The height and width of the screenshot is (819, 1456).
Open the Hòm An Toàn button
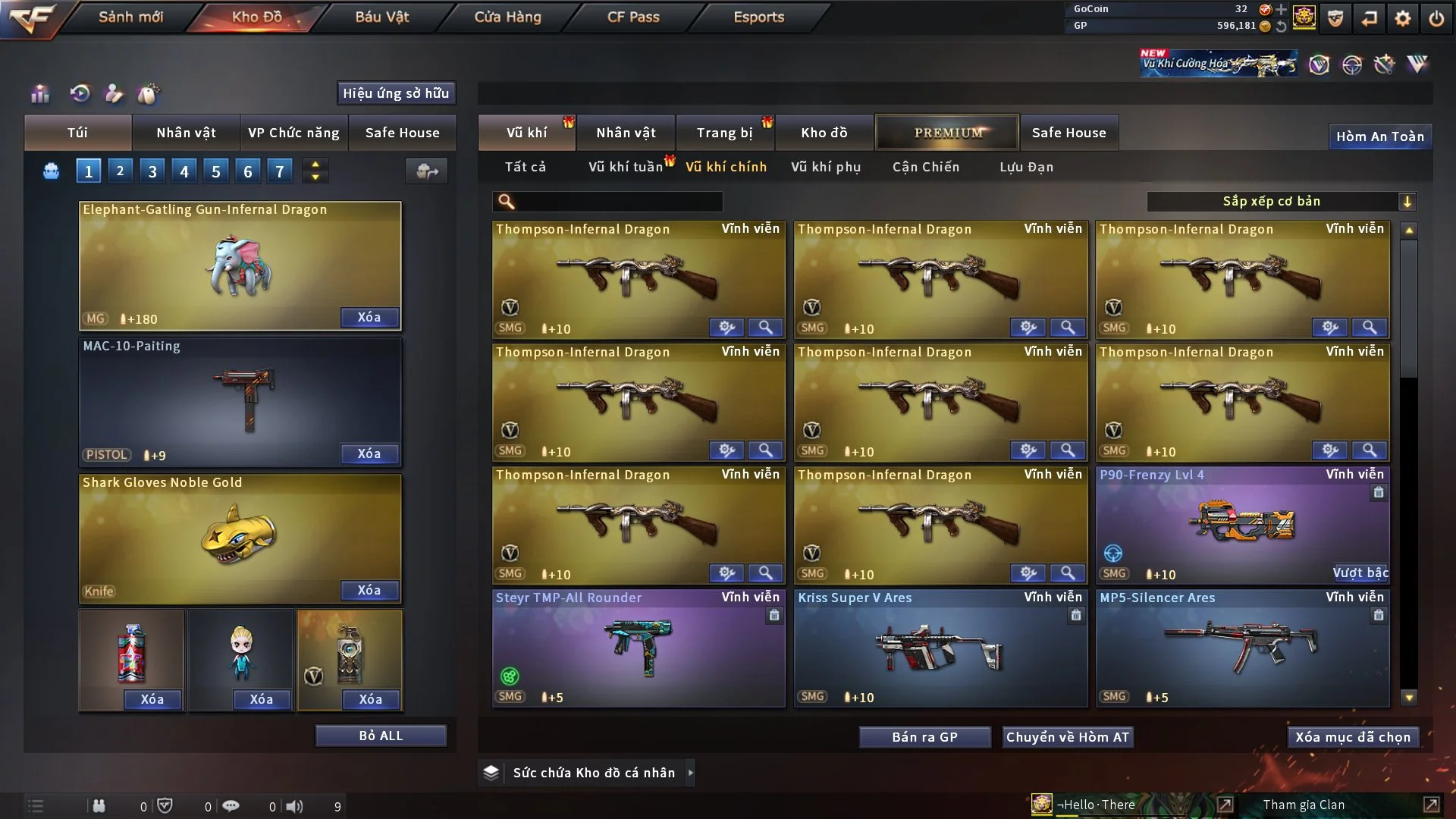(x=1379, y=136)
